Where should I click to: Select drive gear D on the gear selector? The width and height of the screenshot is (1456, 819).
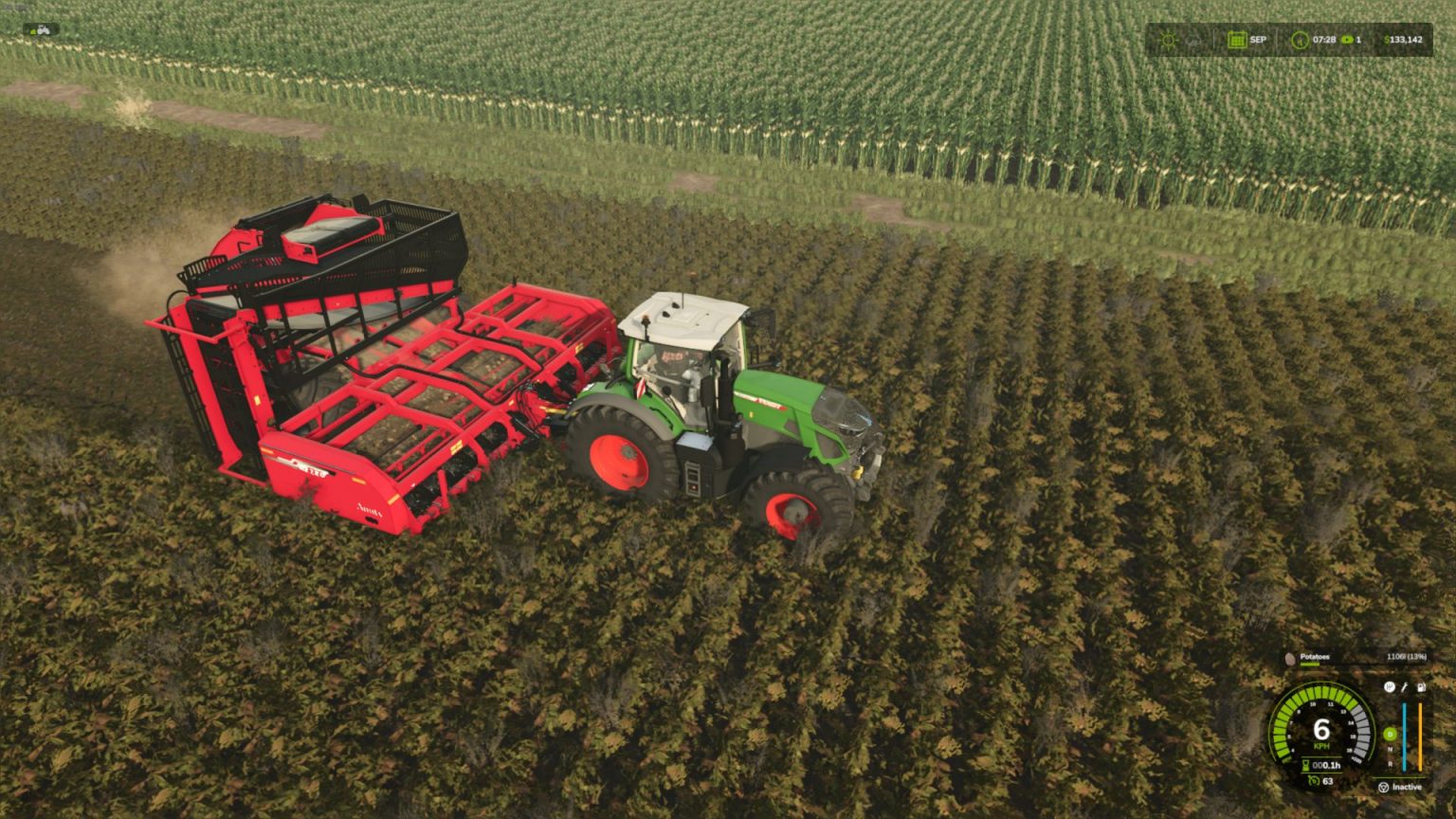[1390, 733]
